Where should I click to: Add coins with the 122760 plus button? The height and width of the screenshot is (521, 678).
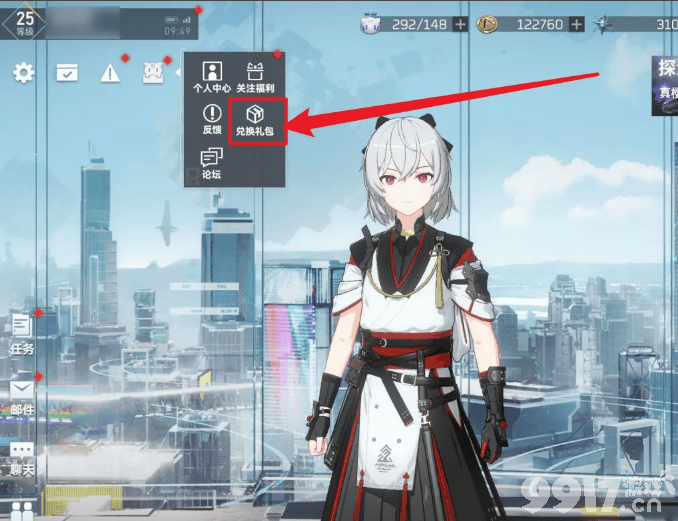[x=578, y=24]
